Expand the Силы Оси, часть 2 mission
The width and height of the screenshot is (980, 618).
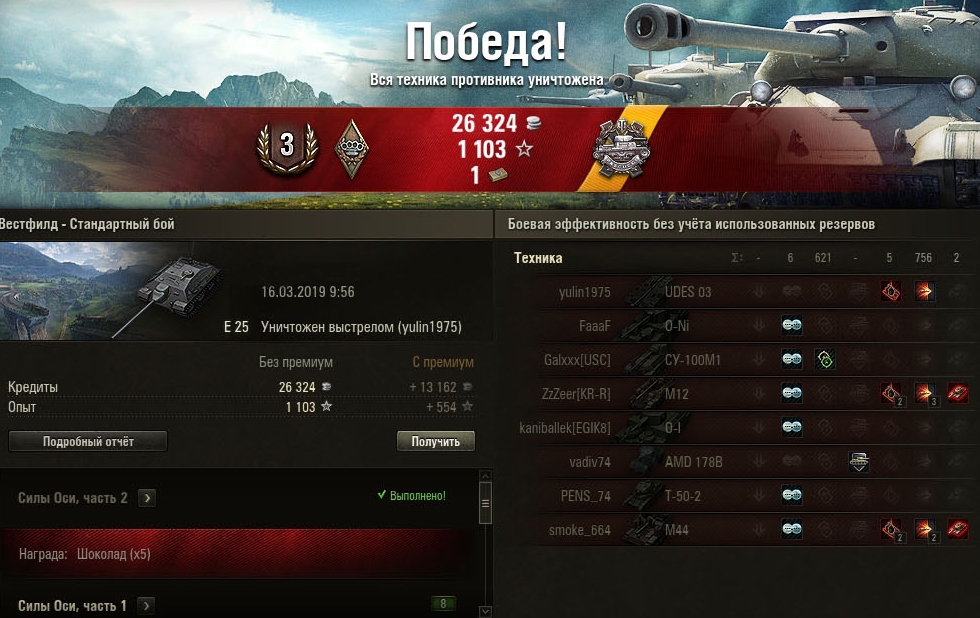click(146, 498)
